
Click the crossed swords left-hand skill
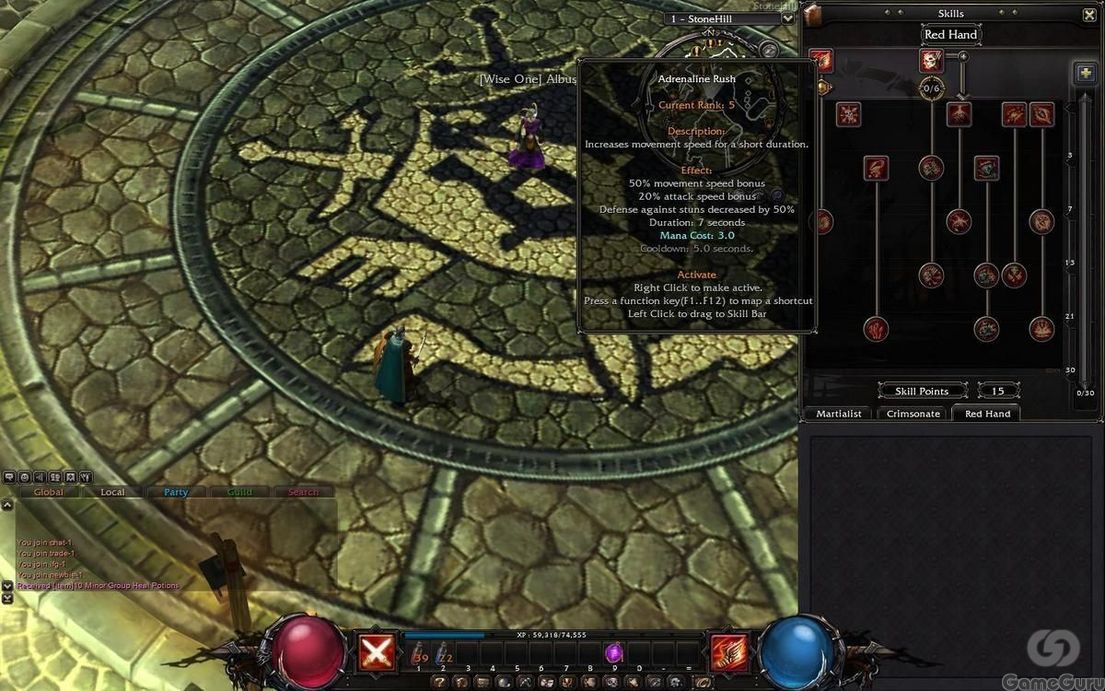(x=376, y=653)
